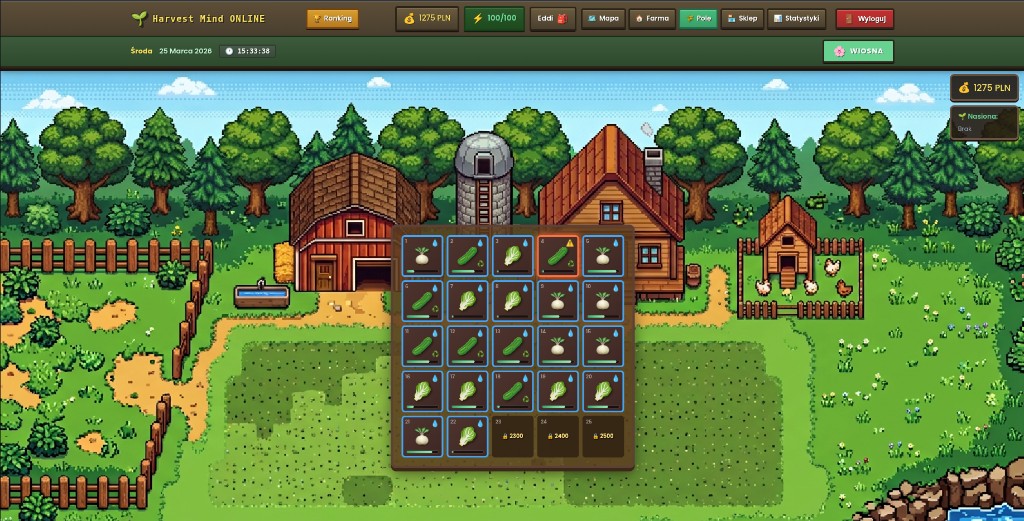Show the Statystyki screen
This screenshot has width=1024, height=521.
click(x=796, y=18)
